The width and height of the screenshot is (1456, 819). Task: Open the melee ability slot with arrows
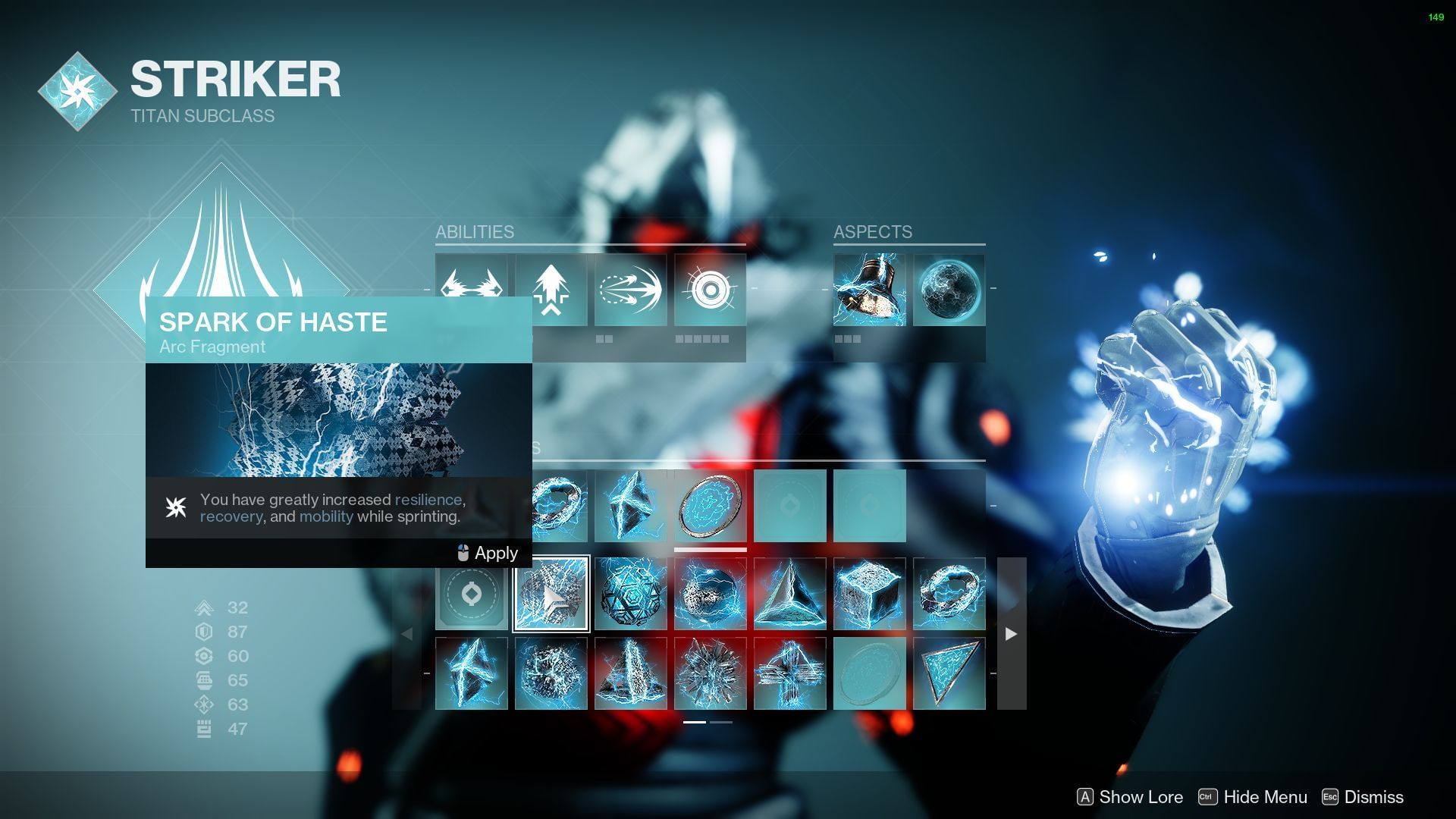click(630, 290)
